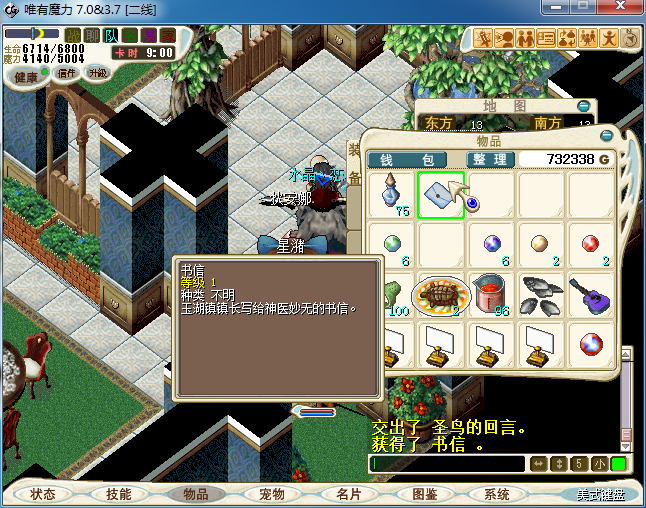The height and width of the screenshot is (508, 646).
Task: Open the 宠物 pets menu
Action: (x=271, y=494)
